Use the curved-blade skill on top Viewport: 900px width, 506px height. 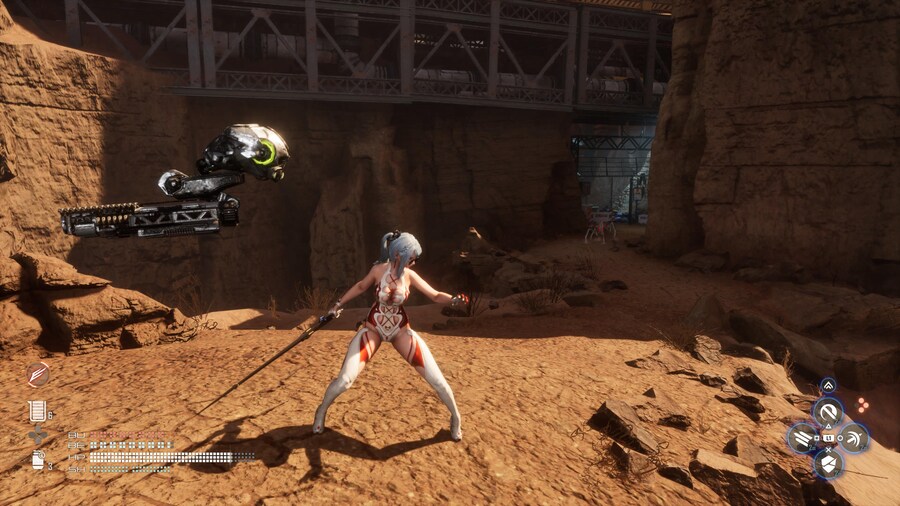pyautogui.click(x=828, y=411)
